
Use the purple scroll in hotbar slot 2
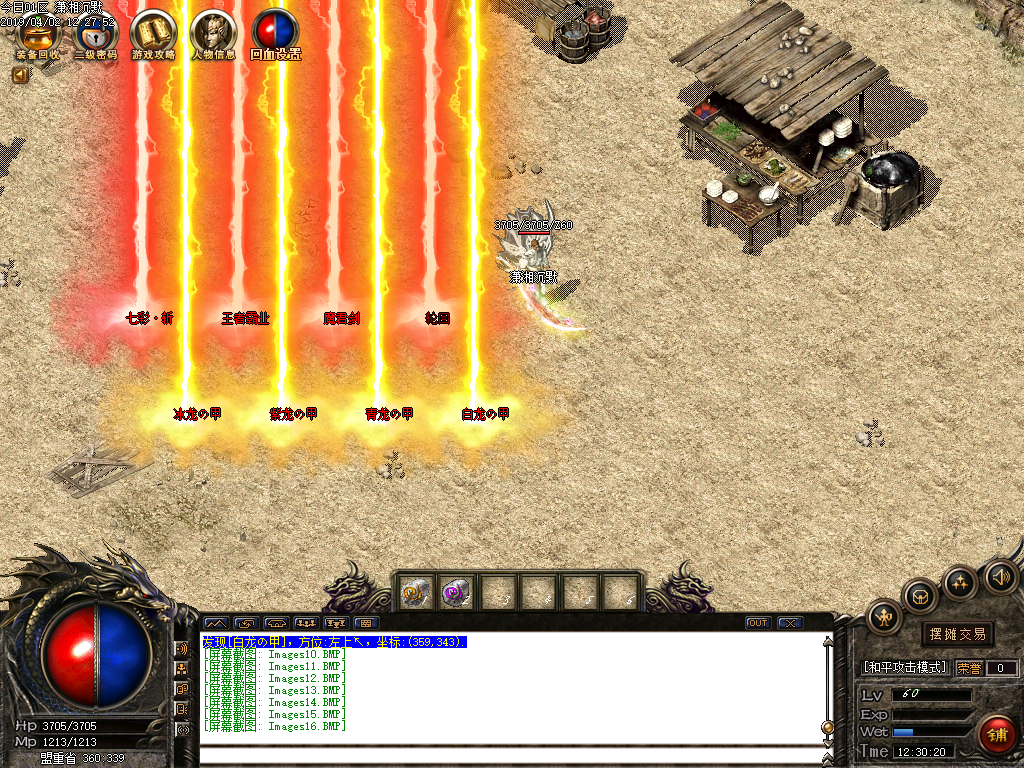click(x=455, y=593)
